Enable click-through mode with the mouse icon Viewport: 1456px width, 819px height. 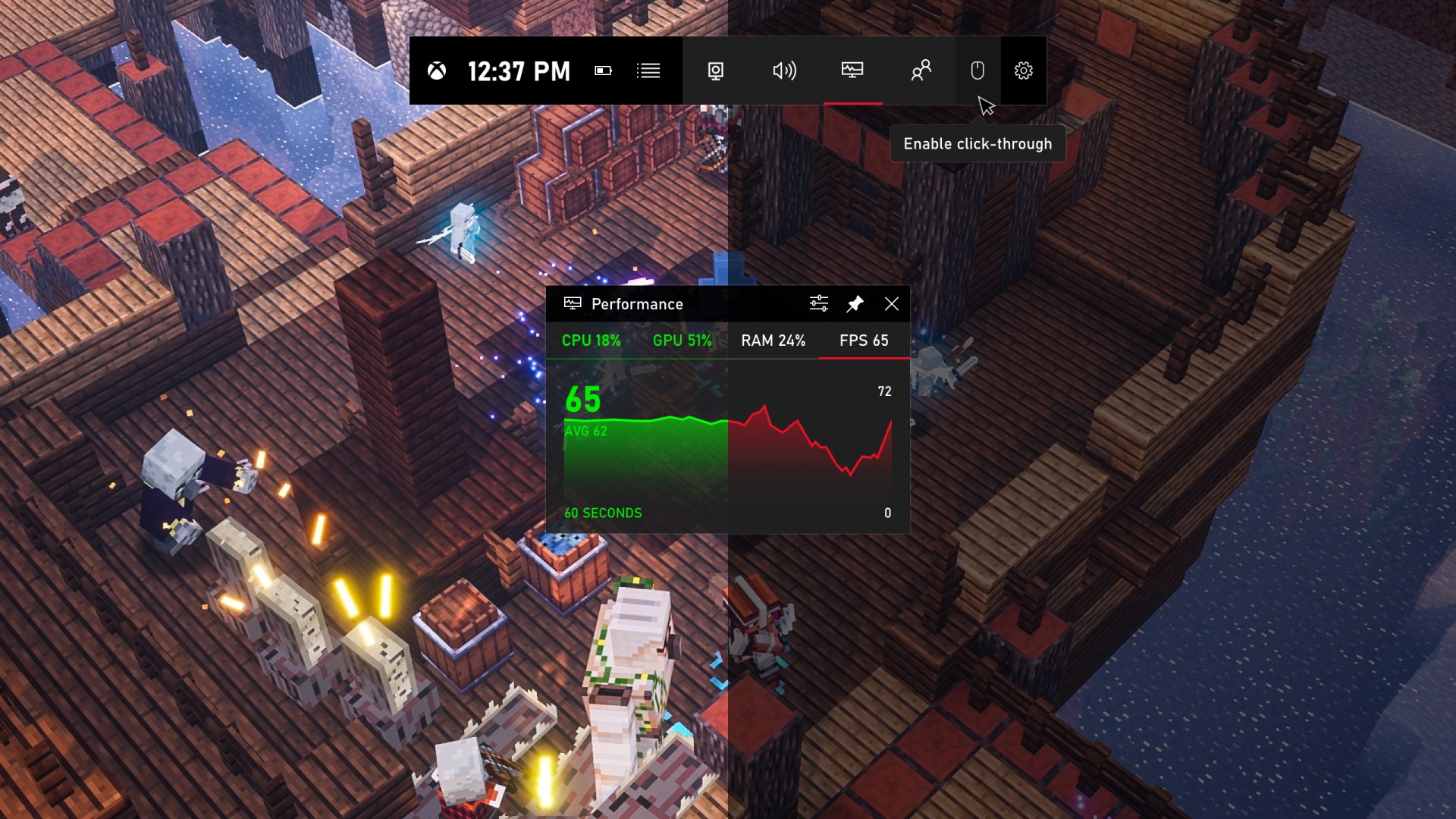(x=977, y=71)
